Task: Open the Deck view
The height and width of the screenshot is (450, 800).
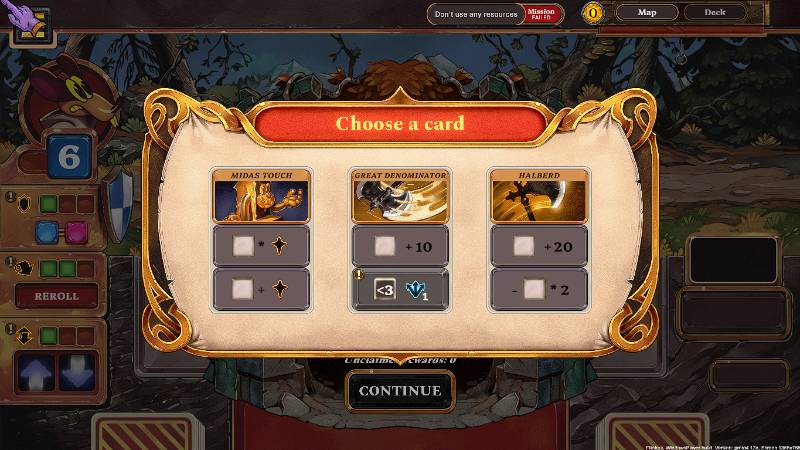Action: point(715,13)
